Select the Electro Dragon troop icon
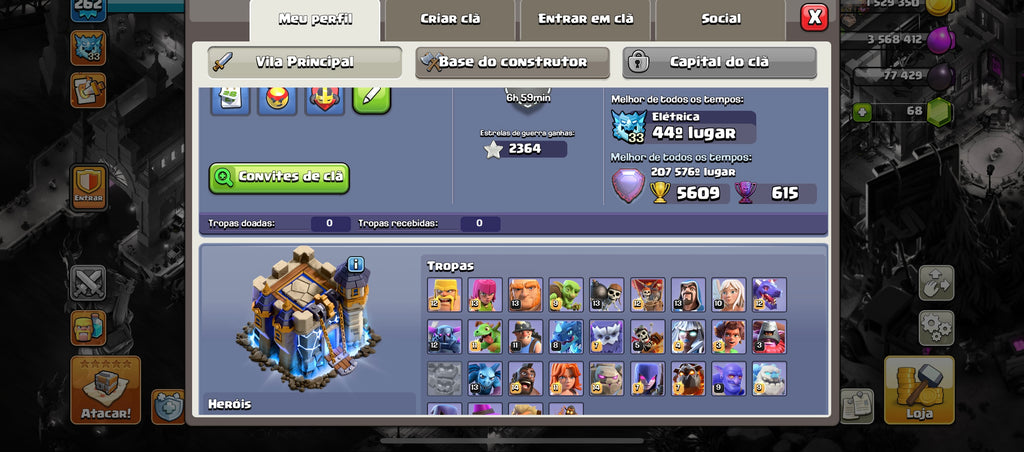 566,337
